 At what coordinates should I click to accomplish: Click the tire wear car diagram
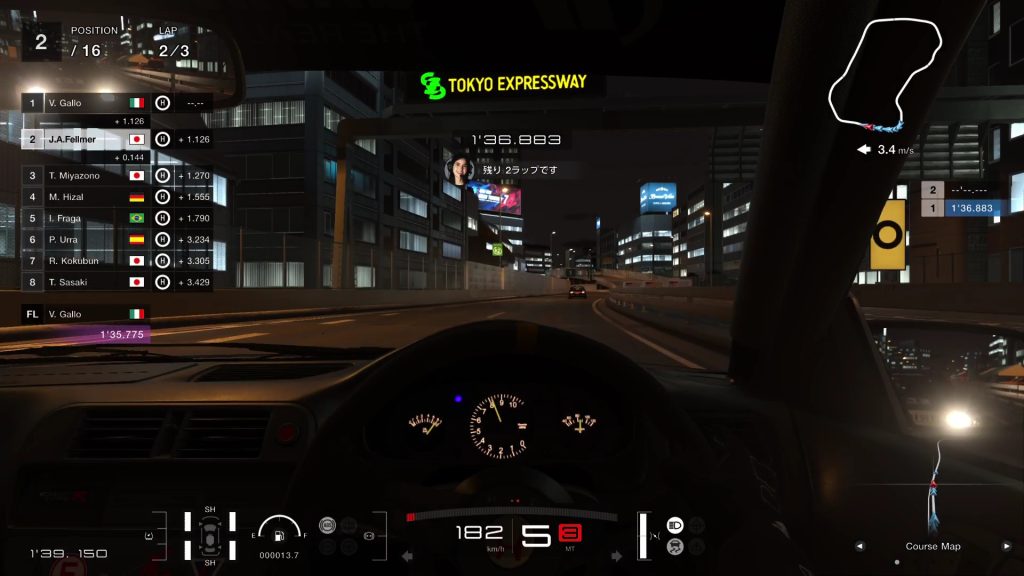(x=210, y=534)
